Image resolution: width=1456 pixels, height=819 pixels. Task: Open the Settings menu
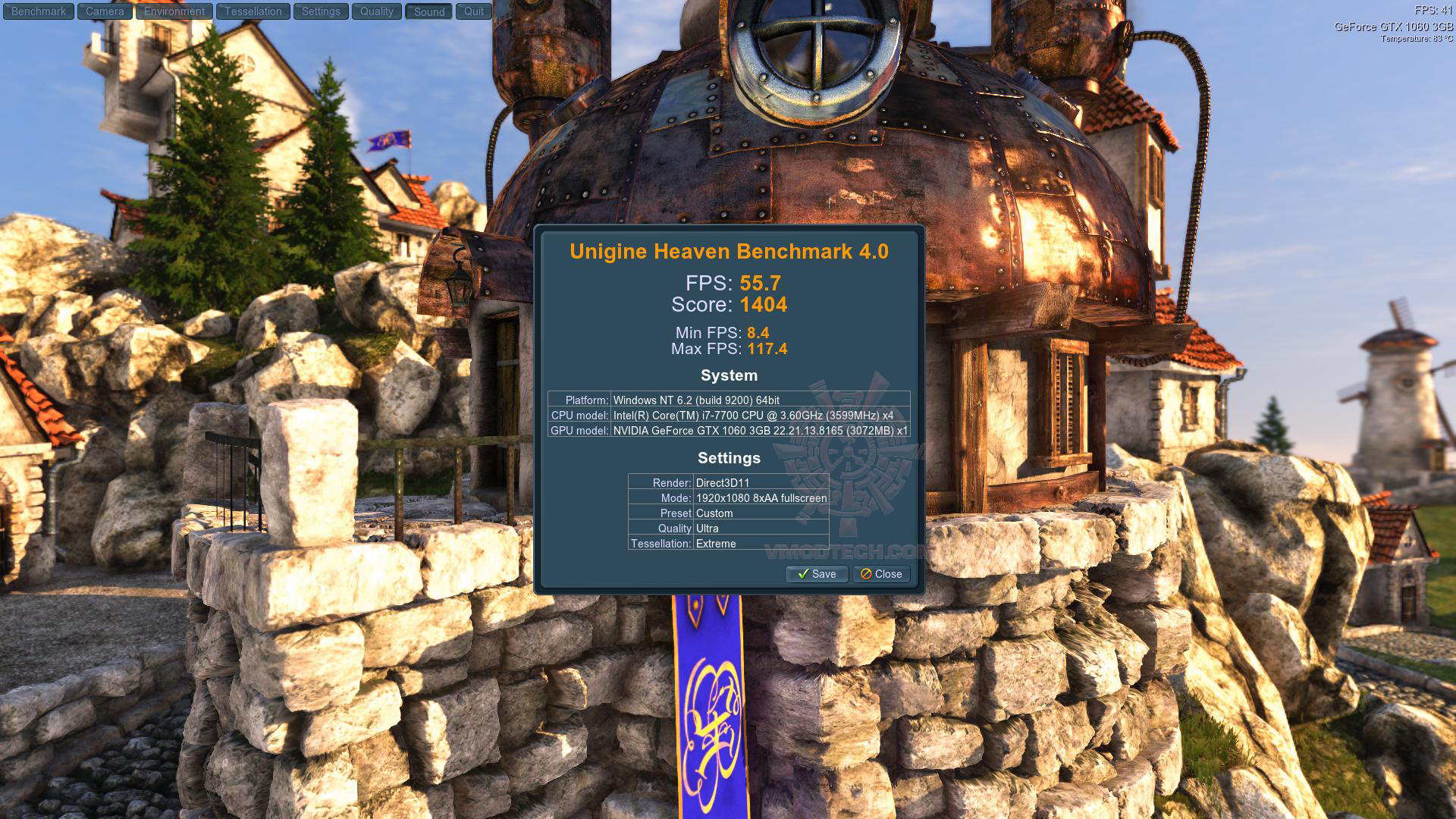coord(321,11)
